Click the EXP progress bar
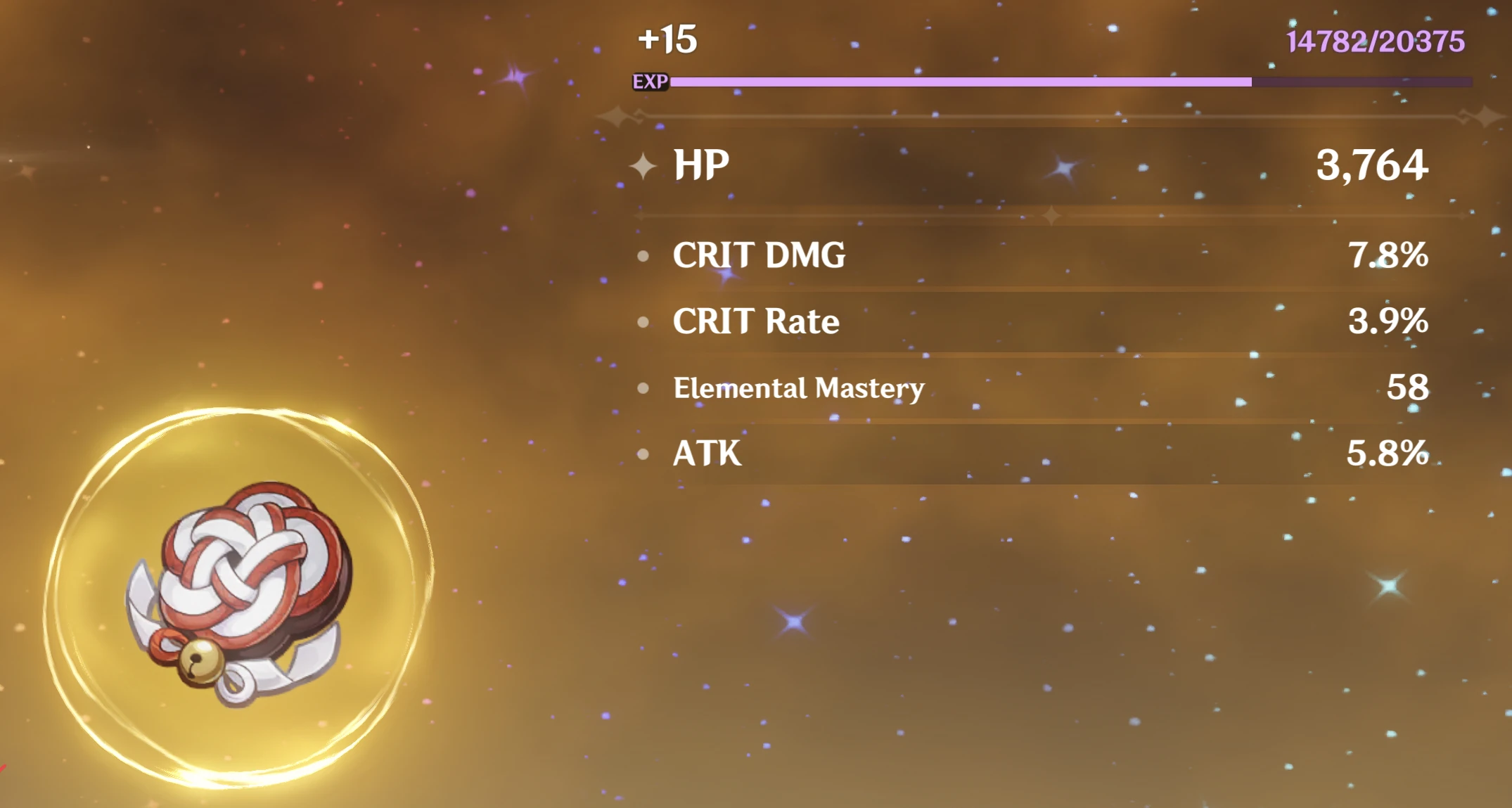Screen dimensions: 1512x808 pos(1055,82)
